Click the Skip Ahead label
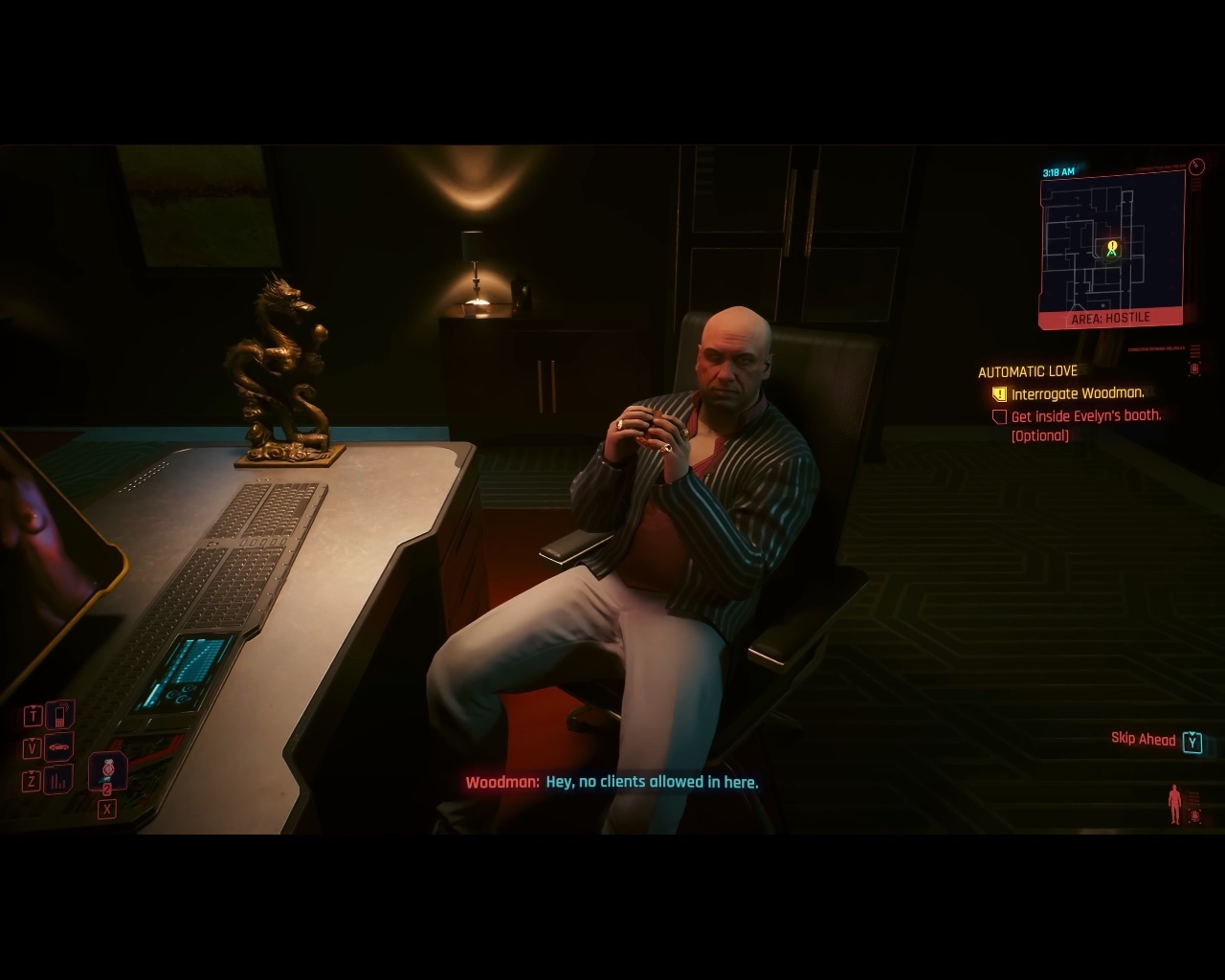Screen dimensions: 1225x980 (x=1143, y=739)
